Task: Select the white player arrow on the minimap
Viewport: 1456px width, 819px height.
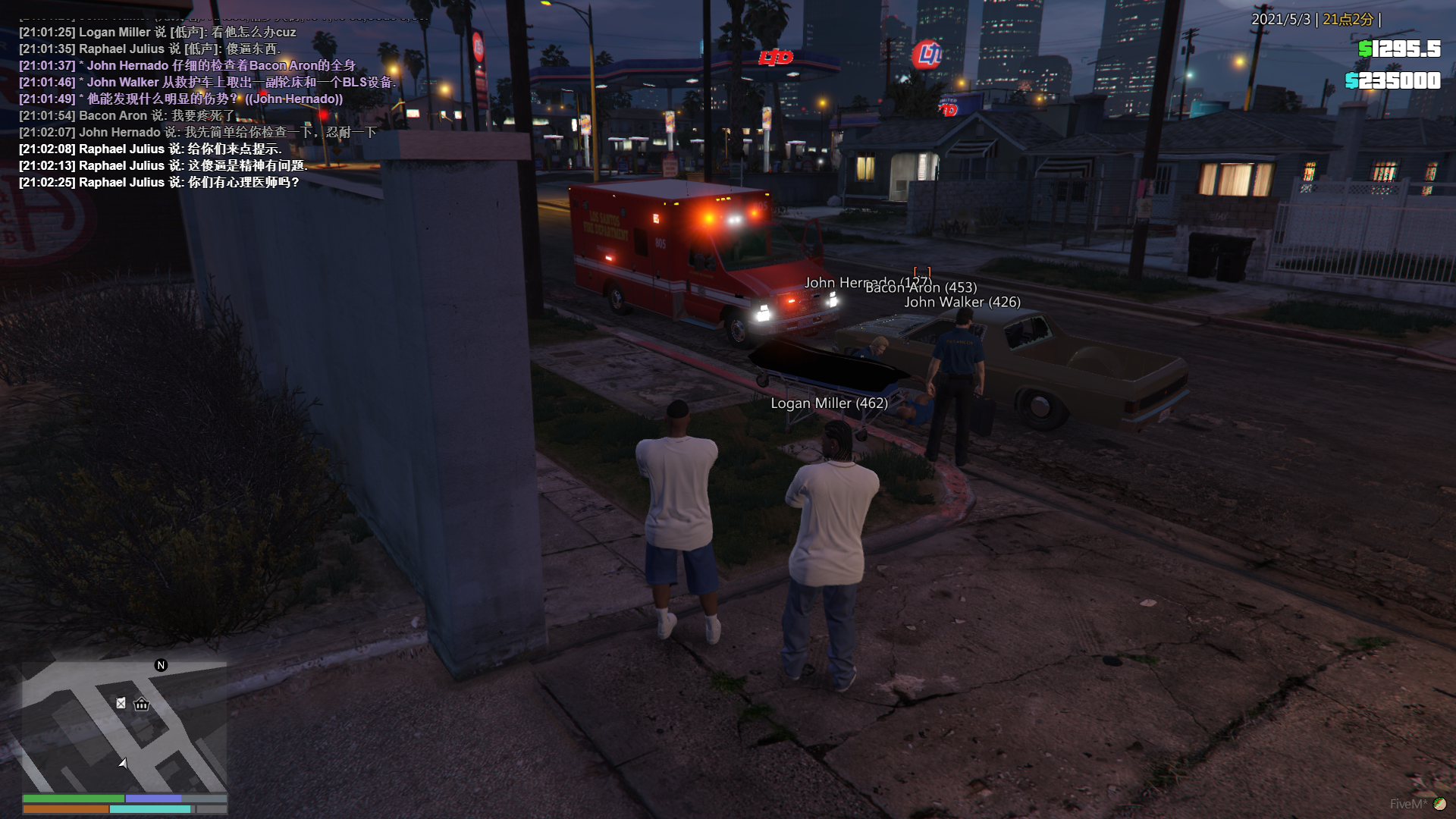Action: 123,763
